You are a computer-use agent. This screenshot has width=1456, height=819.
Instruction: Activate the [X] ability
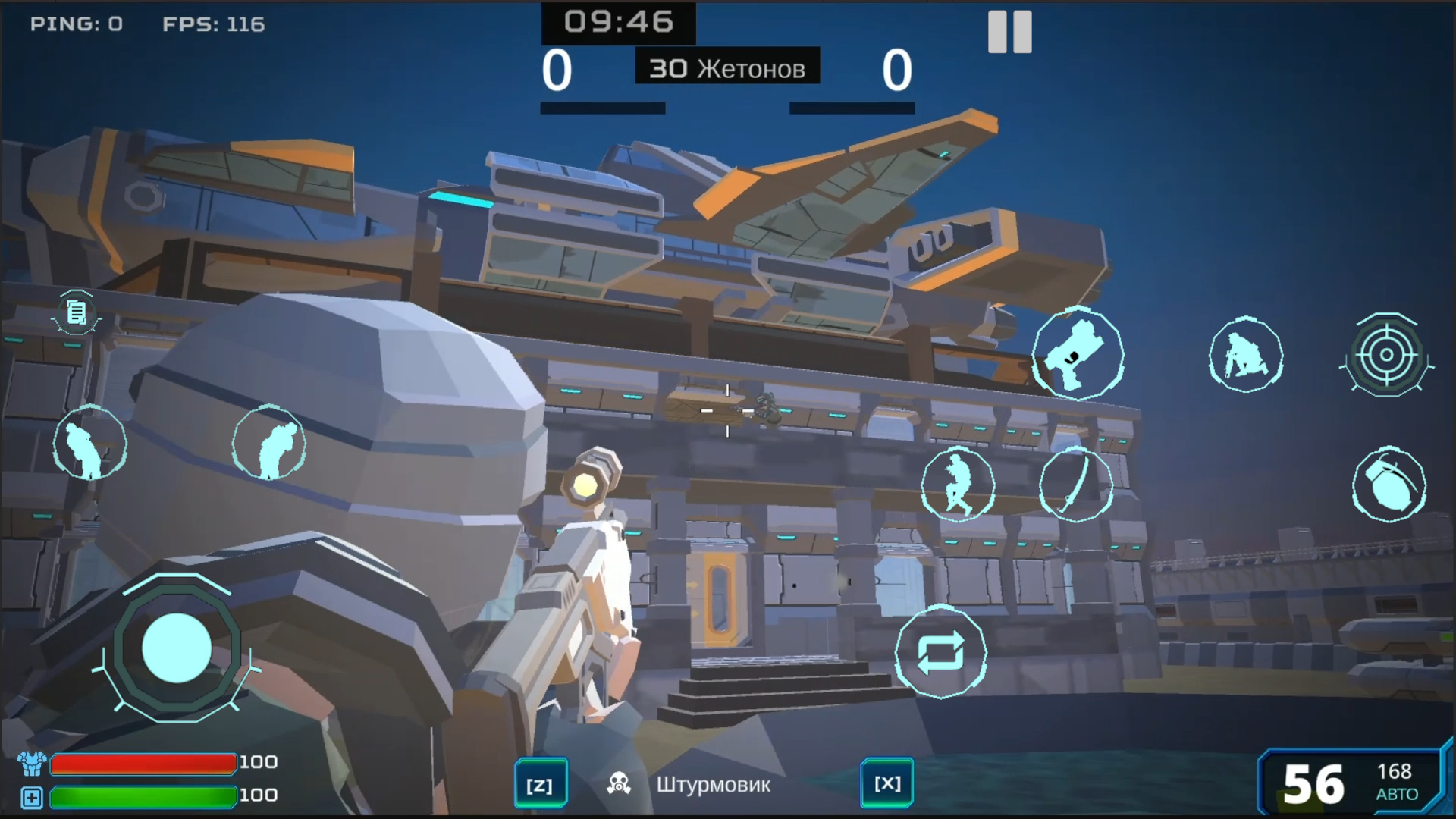click(887, 783)
